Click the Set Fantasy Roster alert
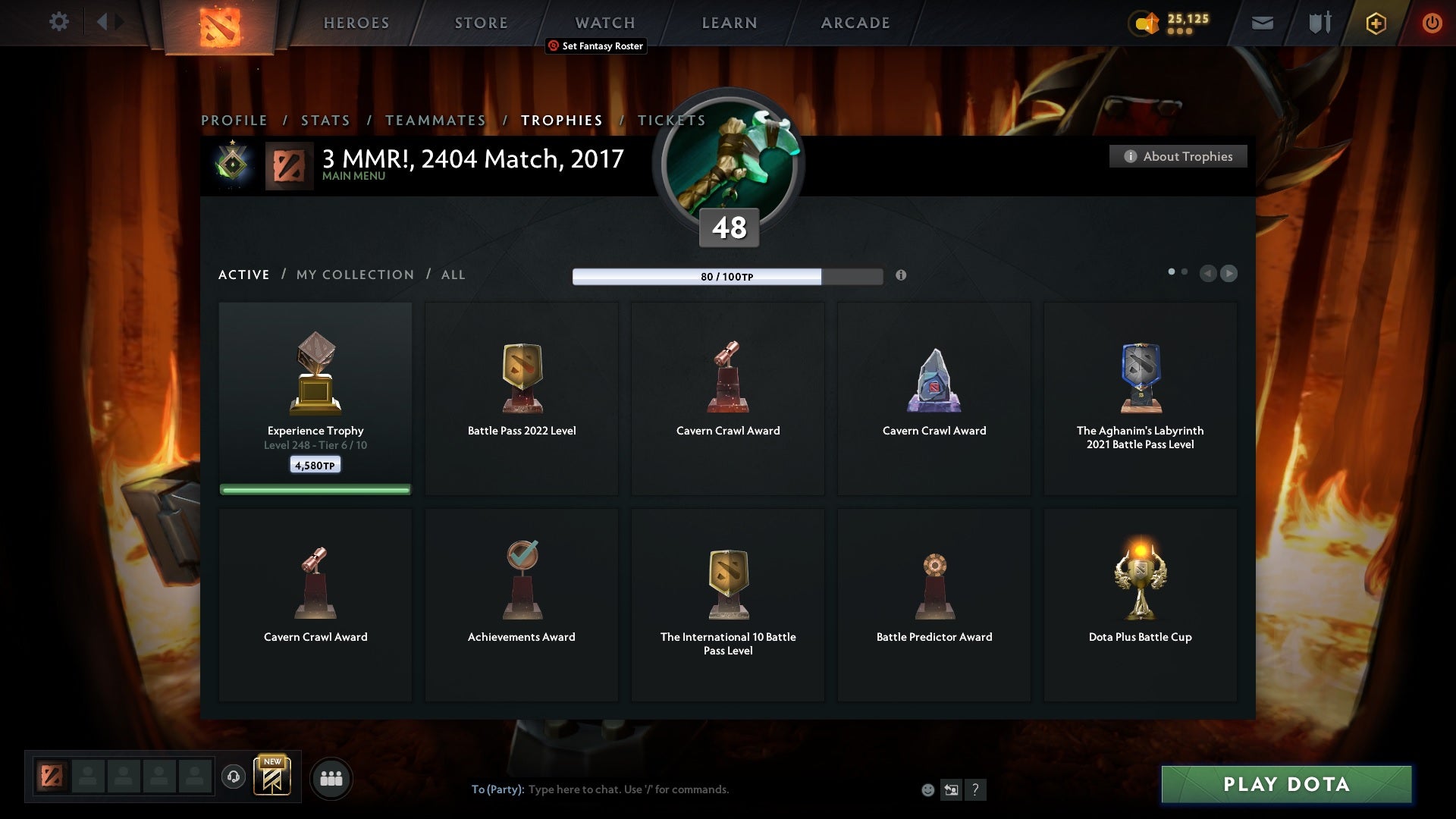The width and height of the screenshot is (1456, 819). (595, 46)
